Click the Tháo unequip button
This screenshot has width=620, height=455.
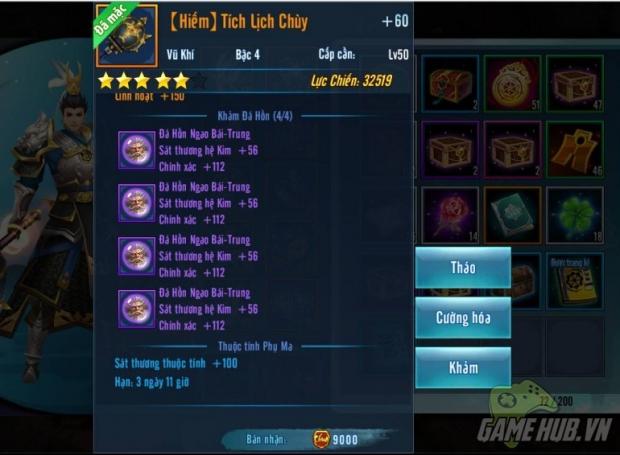(x=462, y=268)
